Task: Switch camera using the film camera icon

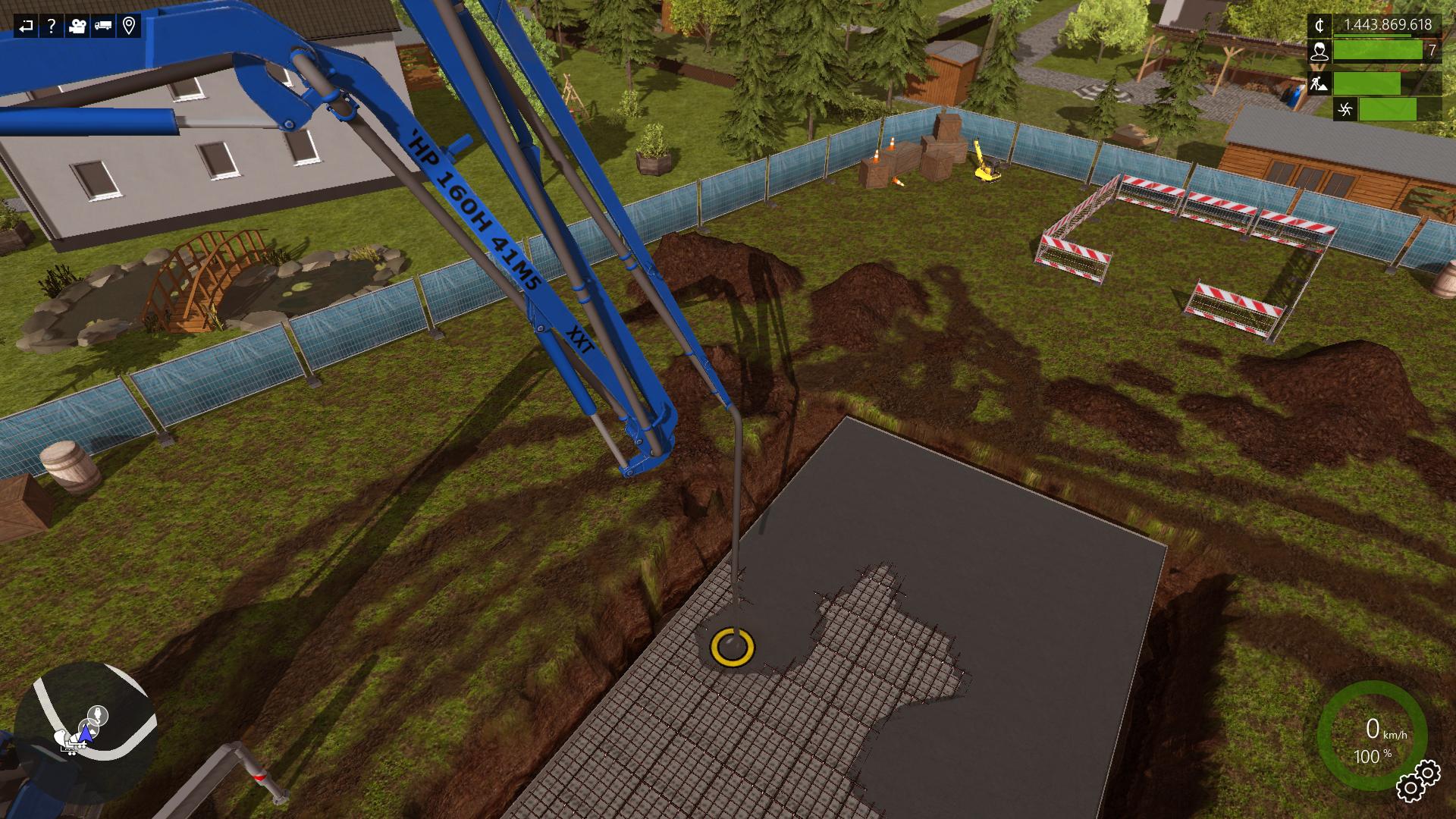Action: click(77, 27)
